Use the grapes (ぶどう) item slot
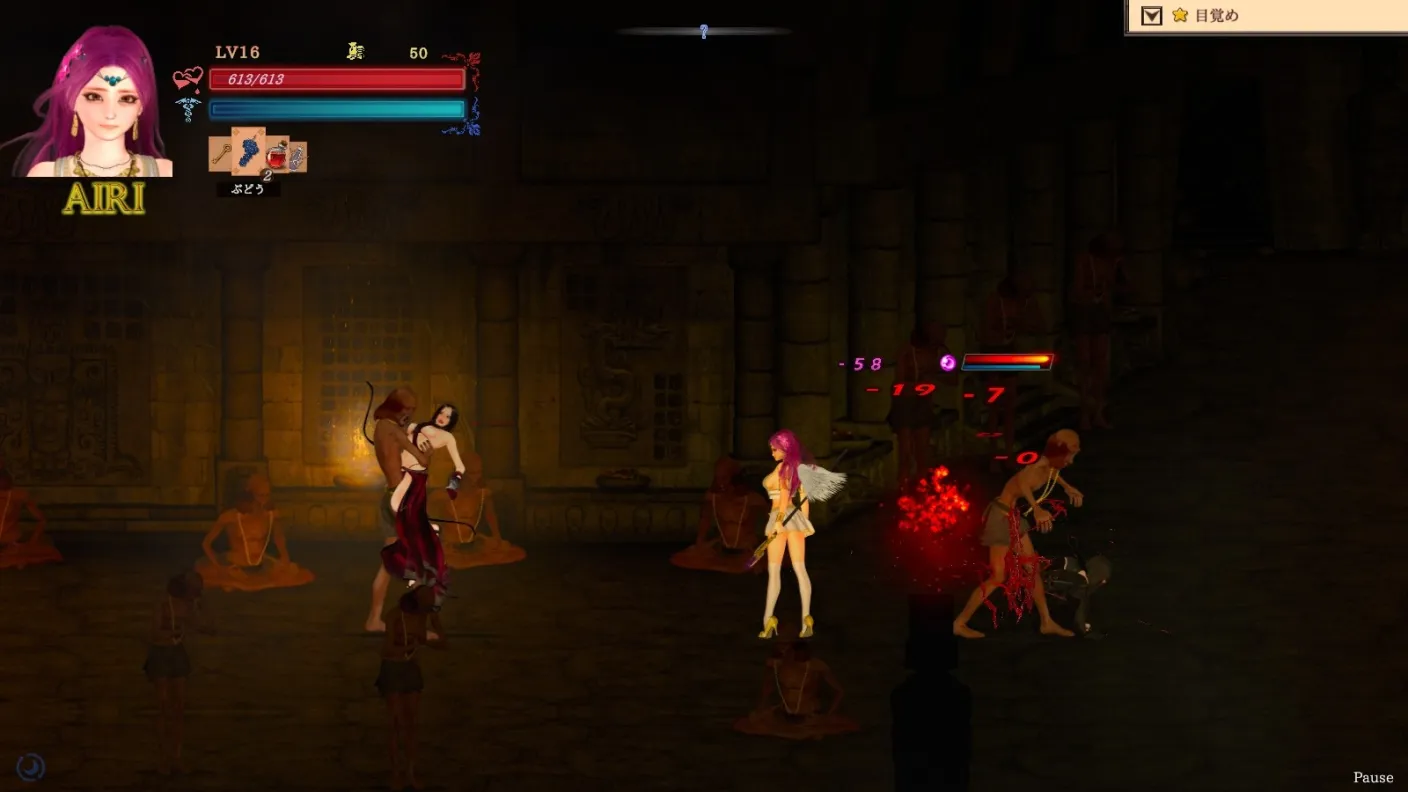Image resolution: width=1408 pixels, height=792 pixels. [249, 152]
